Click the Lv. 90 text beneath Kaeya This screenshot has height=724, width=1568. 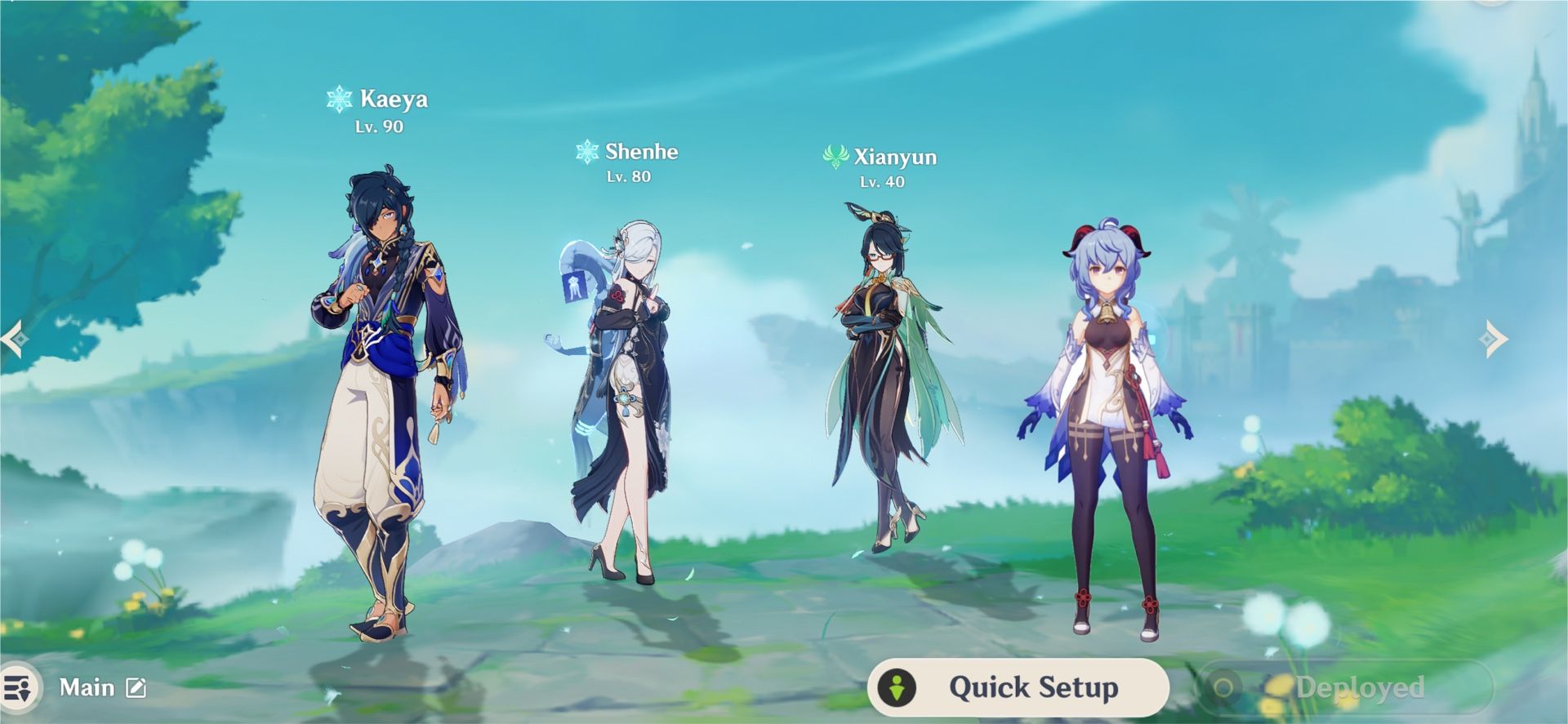pos(381,126)
